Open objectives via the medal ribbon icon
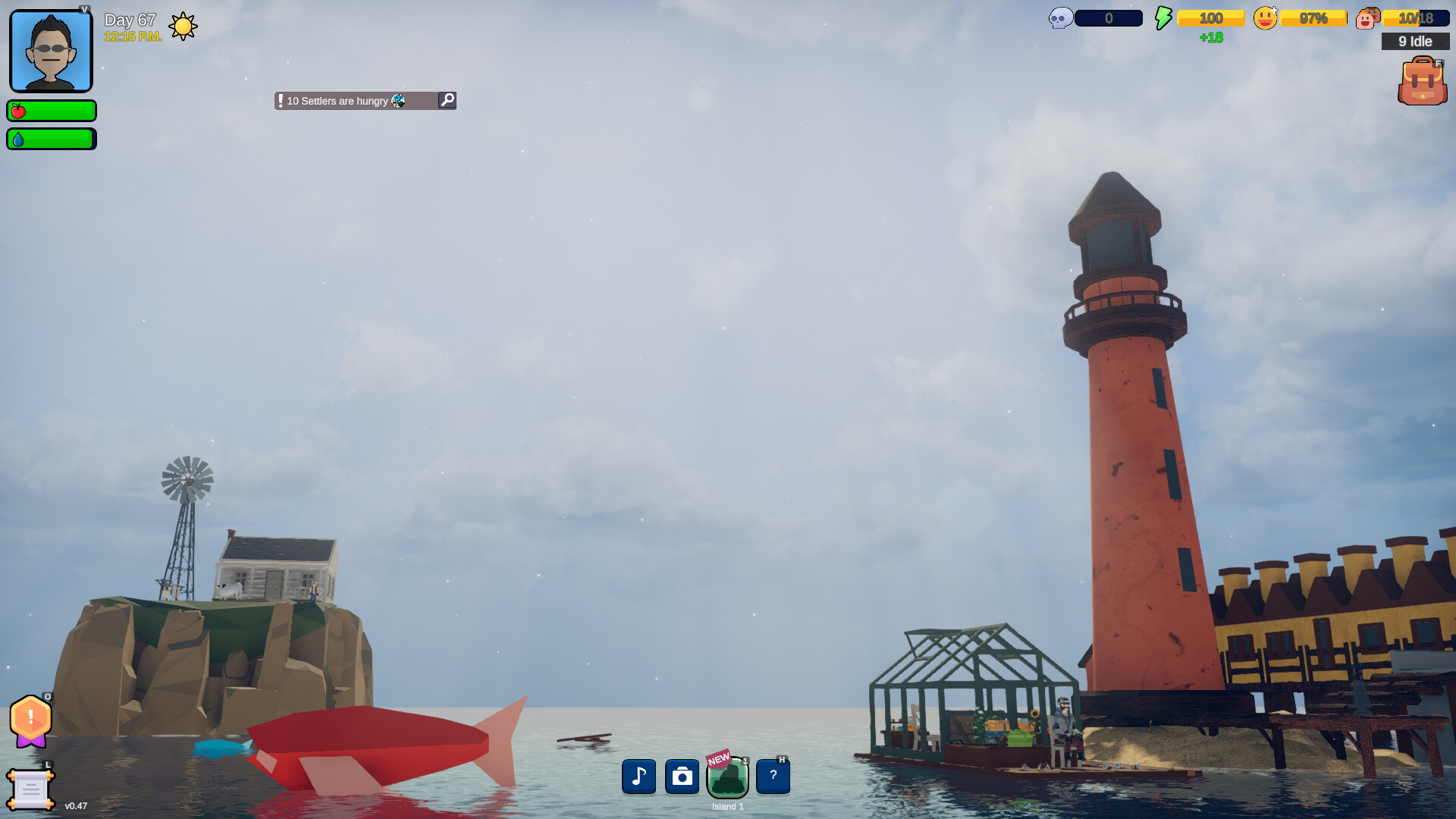 coord(30,720)
